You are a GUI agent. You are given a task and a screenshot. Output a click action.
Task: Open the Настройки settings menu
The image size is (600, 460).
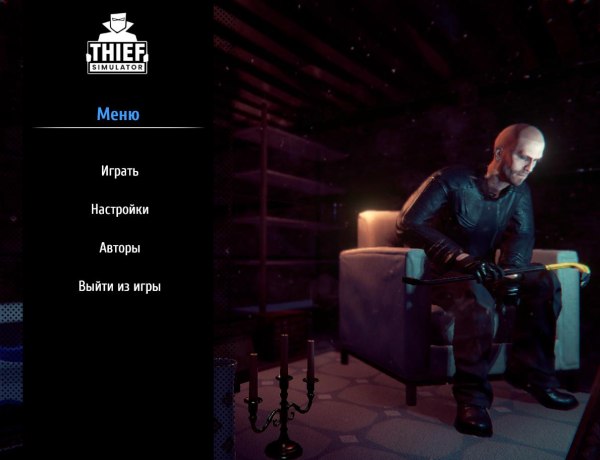[119, 210]
